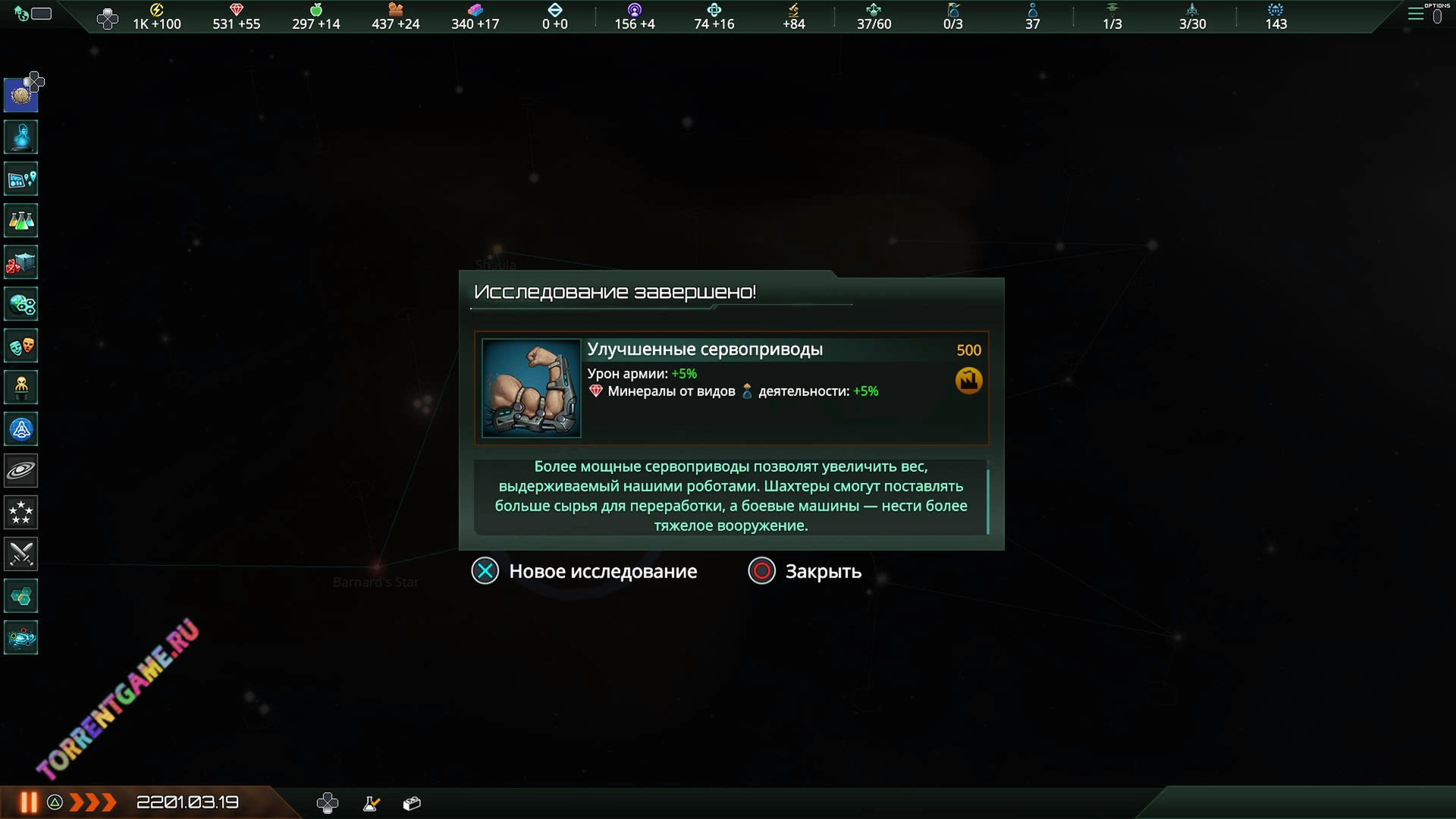Open the hologram contacts sidebar icon
This screenshot has width=1456, height=819.
tap(21, 137)
